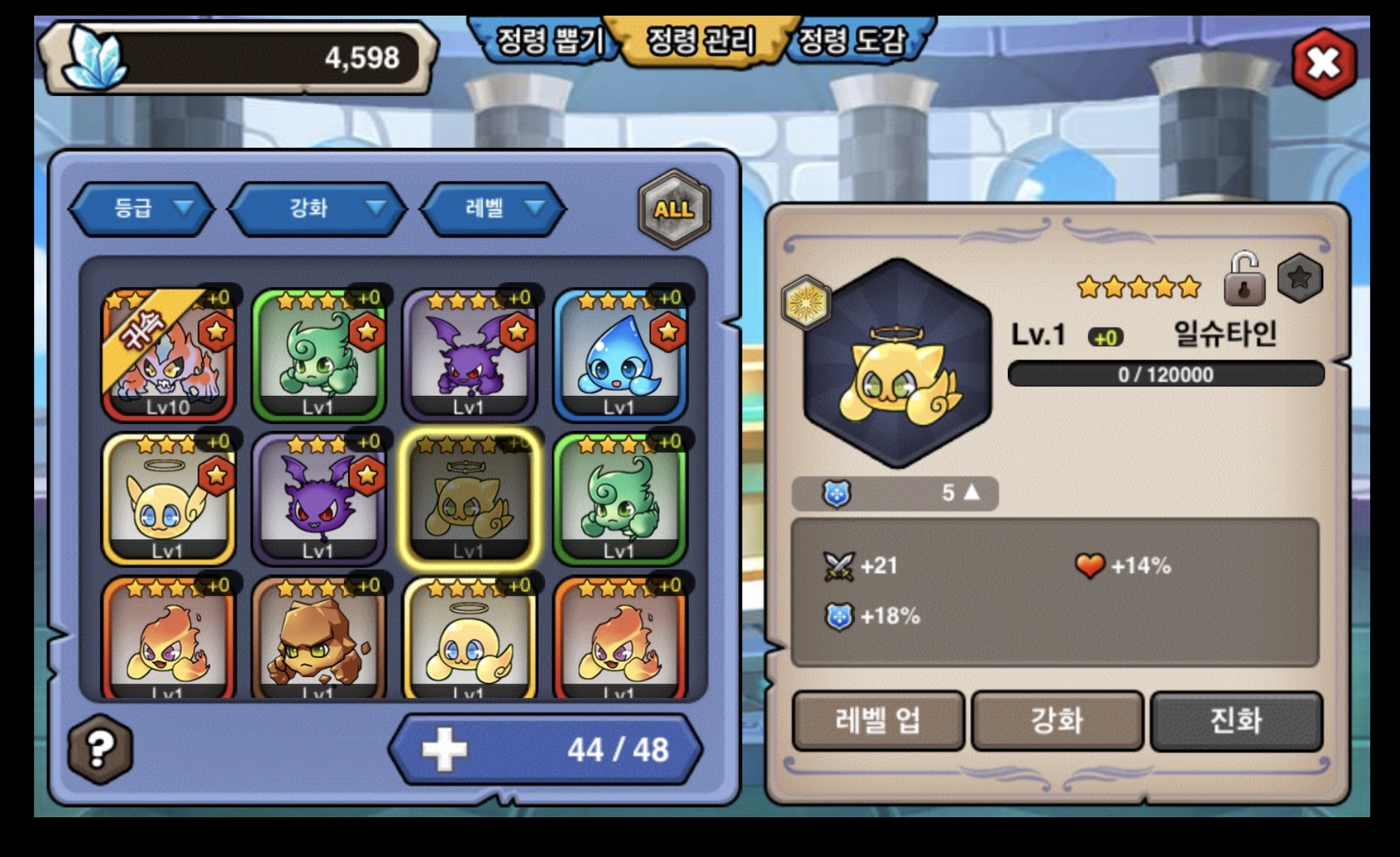
Task: Switch to the 정령 뽑기 tab
Action: click(x=549, y=41)
